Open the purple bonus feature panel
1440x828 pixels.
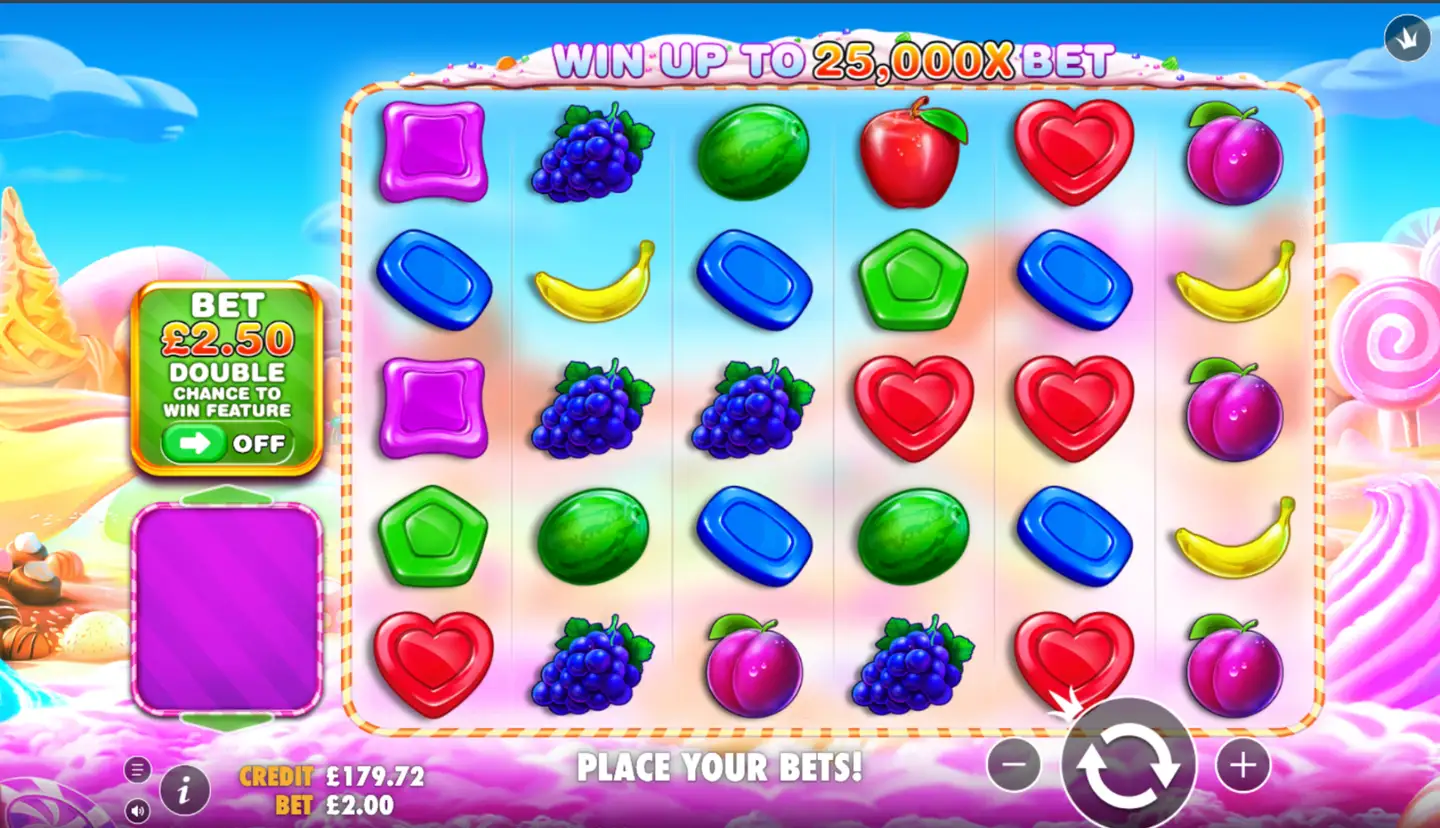pyautogui.click(x=228, y=608)
